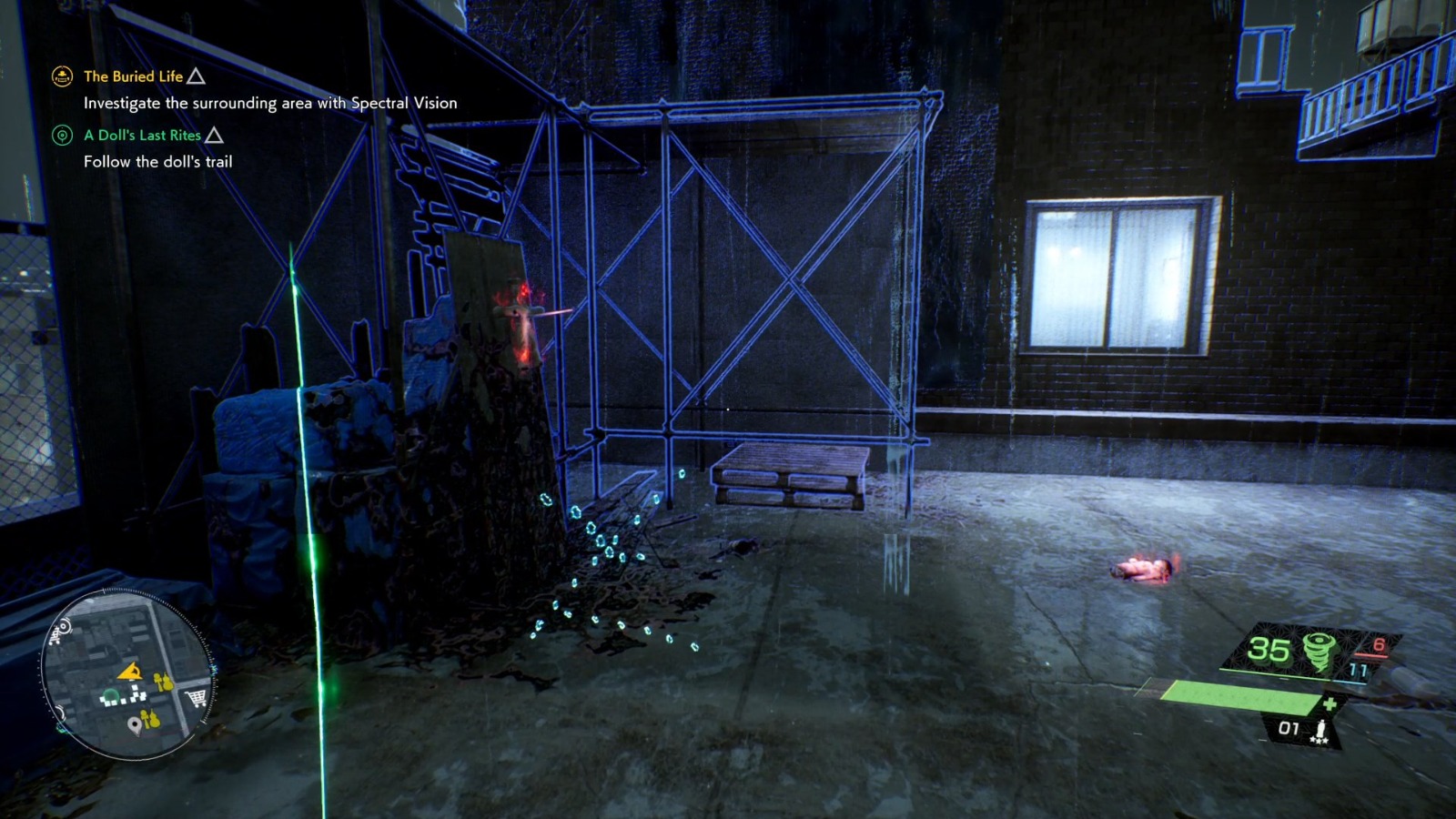Click The Buried Life yellow quest icon

pos(61,76)
